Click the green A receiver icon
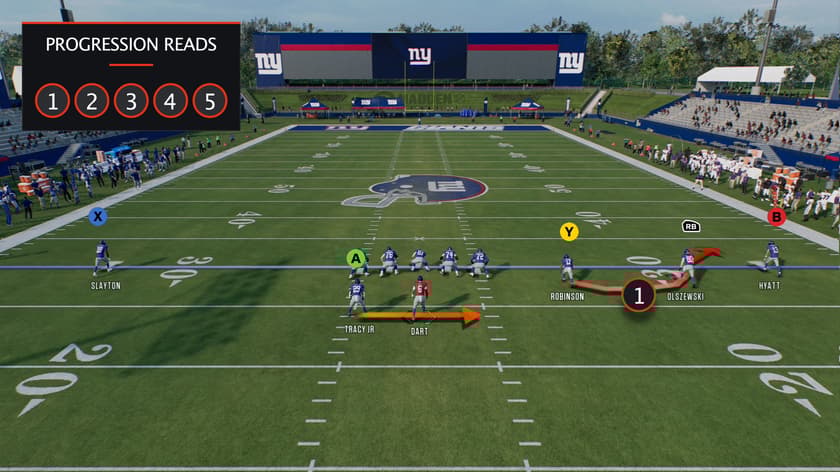Viewport: 840px width, 472px height. pos(355,258)
